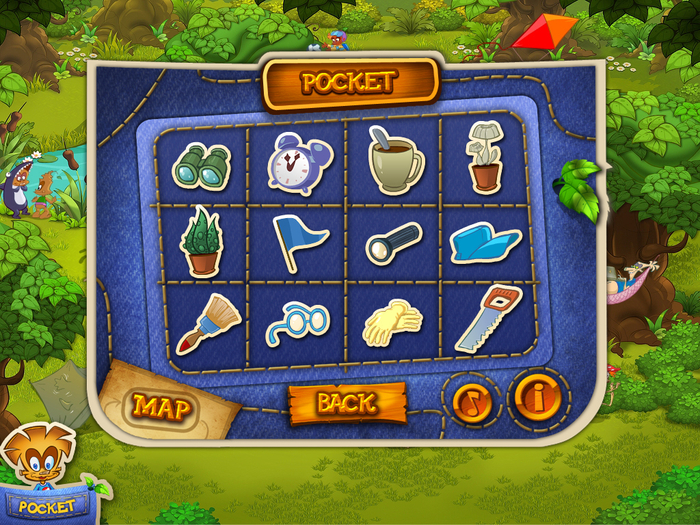700x525 pixels.
Task: Select the potted mushroom item
Action: [484, 157]
